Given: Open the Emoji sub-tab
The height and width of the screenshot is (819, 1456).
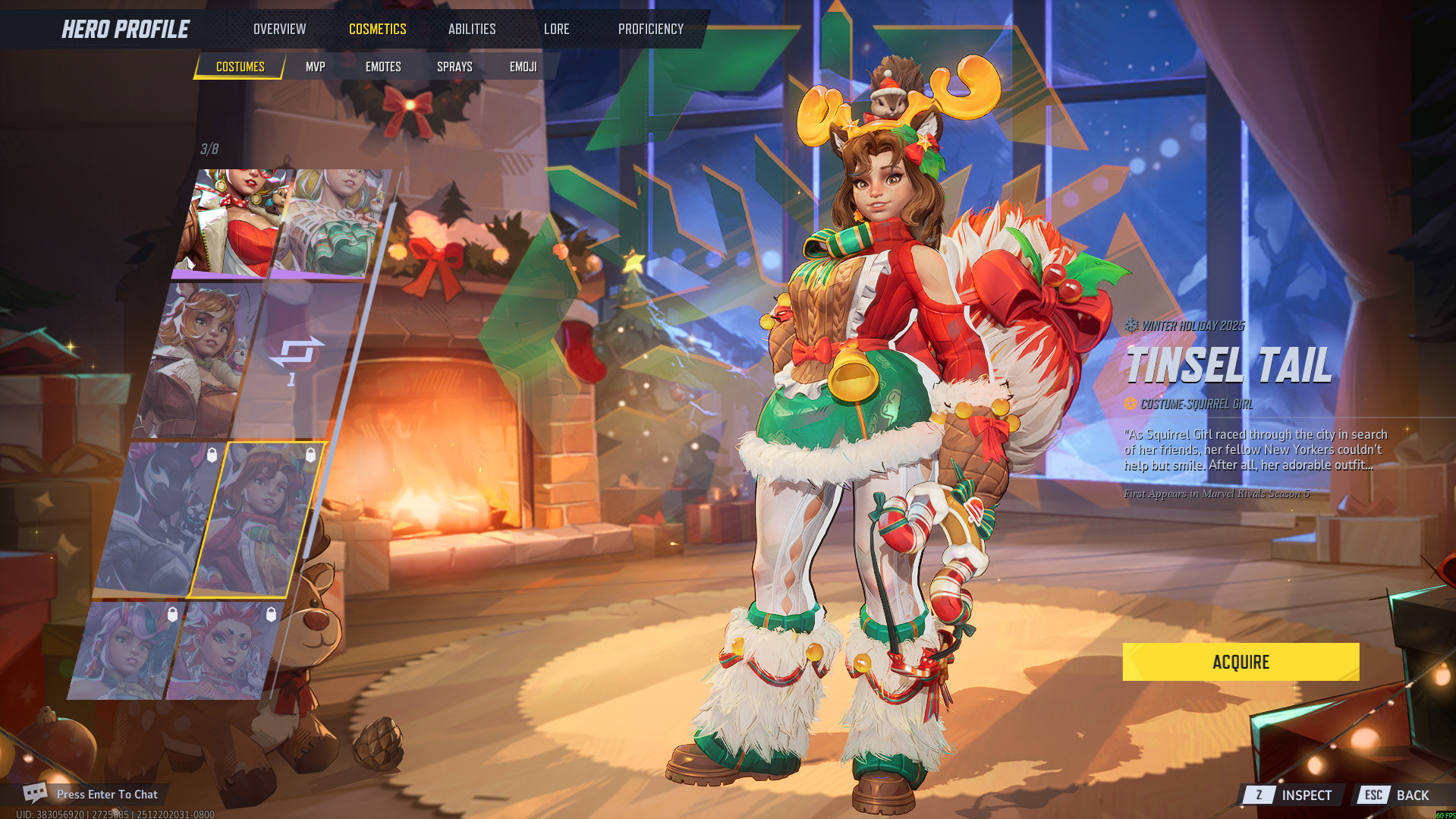Looking at the screenshot, I should (x=523, y=67).
